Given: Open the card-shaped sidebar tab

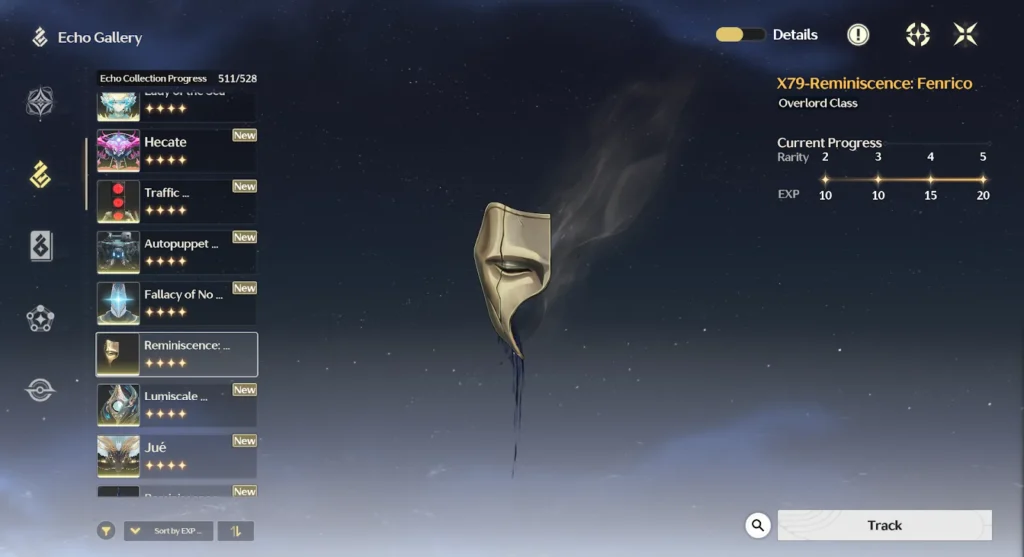Looking at the screenshot, I should click(x=40, y=246).
